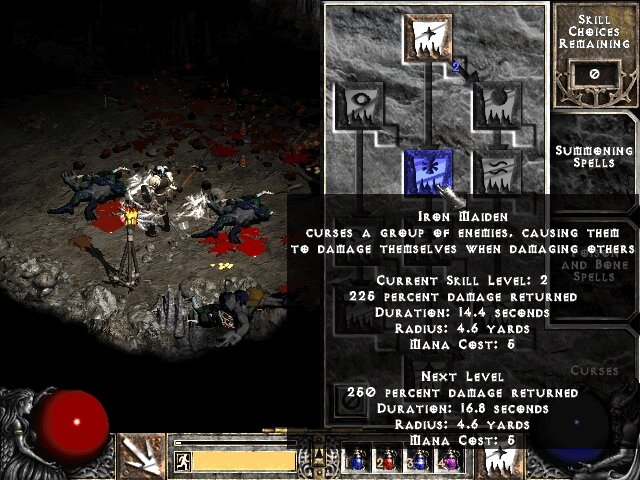Viewport: 640px width, 480px height.
Task: Use the blue mana potion in belt slot 3
Action: [x=419, y=459]
